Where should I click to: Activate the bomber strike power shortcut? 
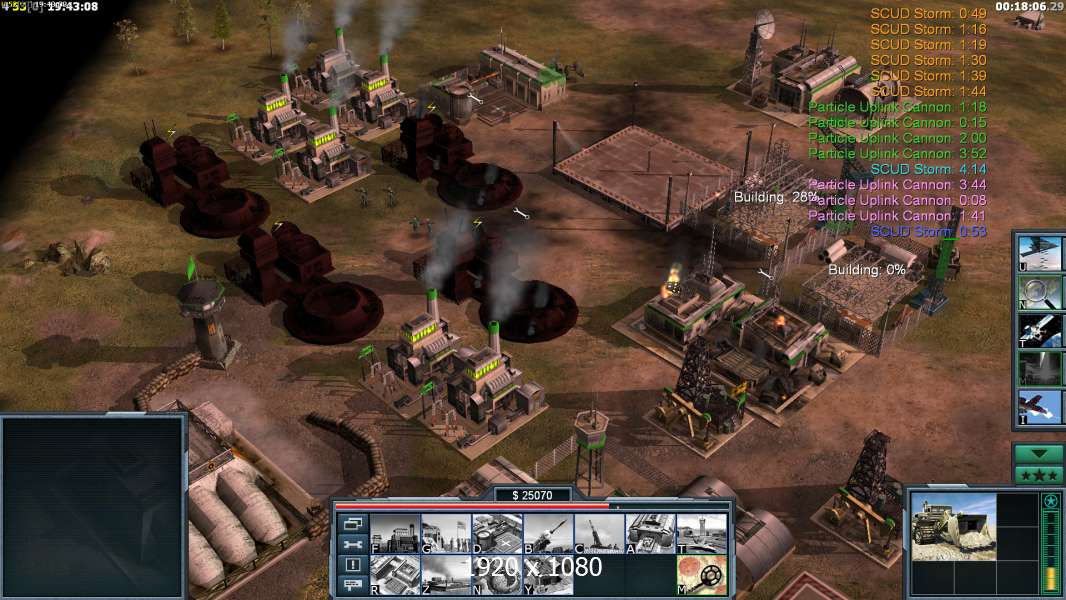tap(1038, 251)
